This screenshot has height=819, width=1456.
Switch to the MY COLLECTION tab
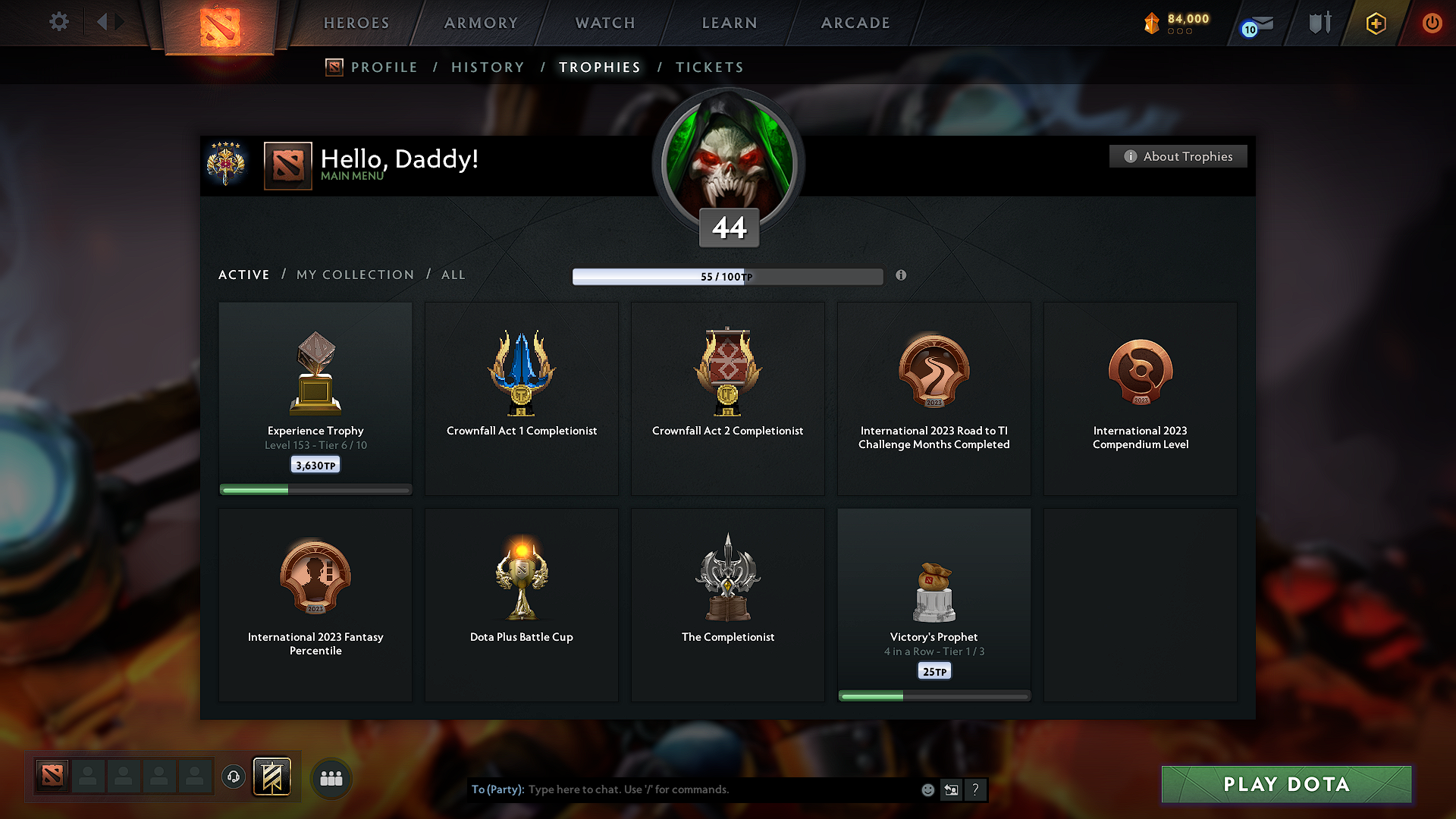(354, 275)
